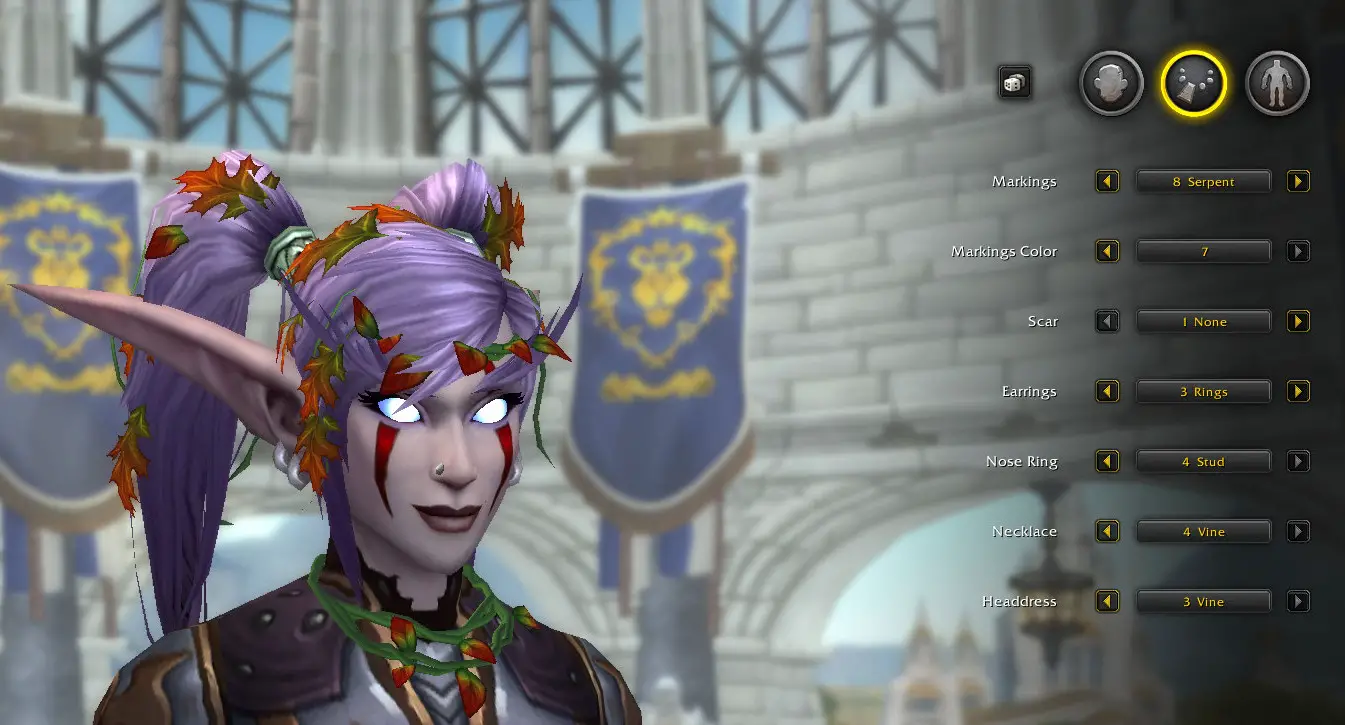
Task: Select previous Markings Color
Action: click(1107, 252)
